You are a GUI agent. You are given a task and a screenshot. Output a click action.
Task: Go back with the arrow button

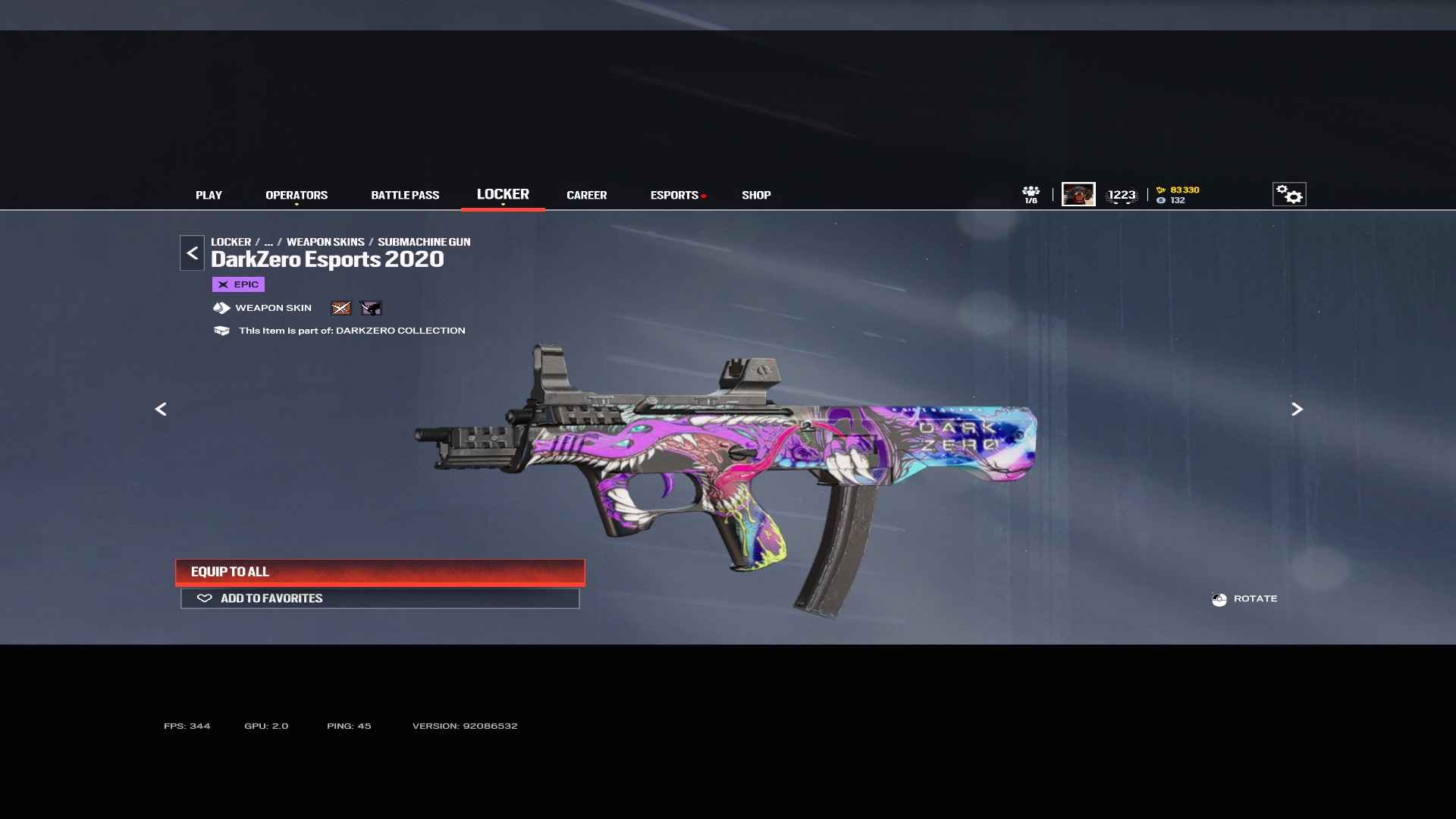(x=192, y=253)
